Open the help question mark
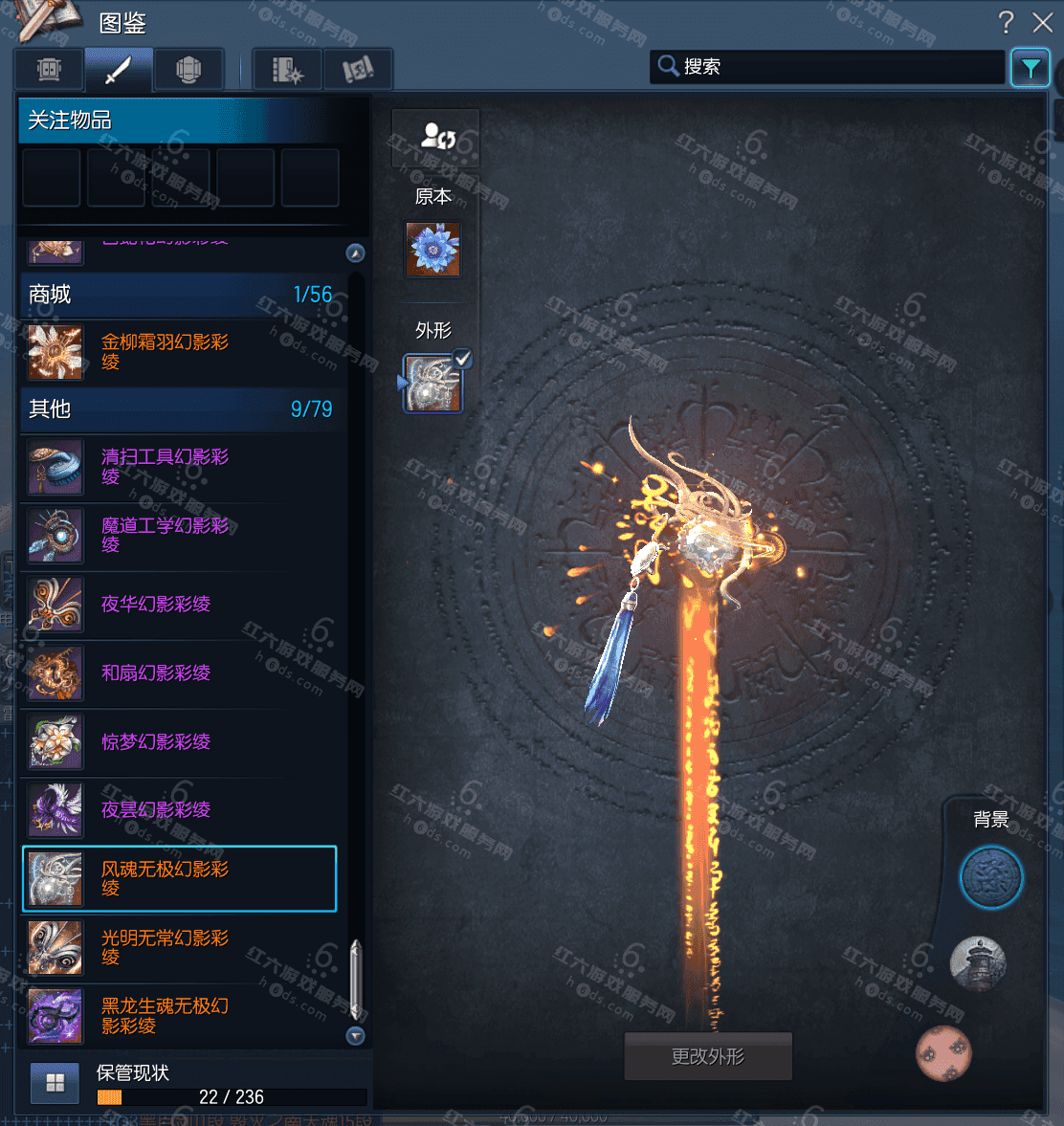1064x1126 pixels. [x=1006, y=22]
